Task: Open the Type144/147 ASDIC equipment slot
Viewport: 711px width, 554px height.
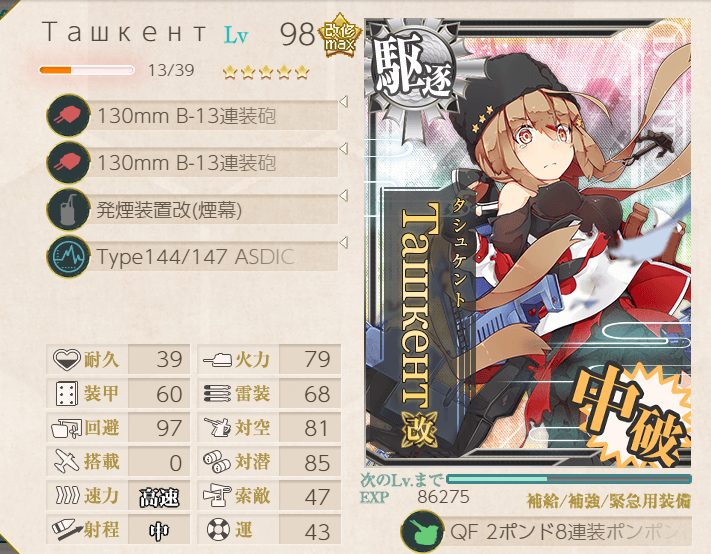Action: (195, 257)
